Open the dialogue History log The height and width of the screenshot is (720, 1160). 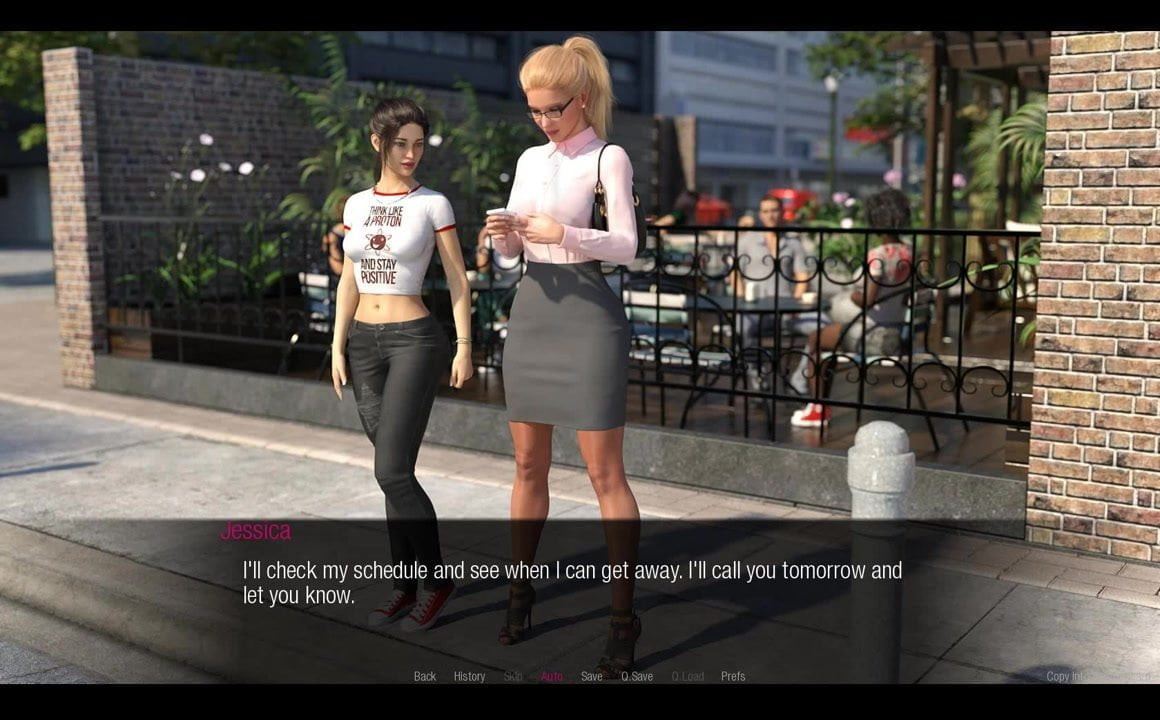point(469,677)
